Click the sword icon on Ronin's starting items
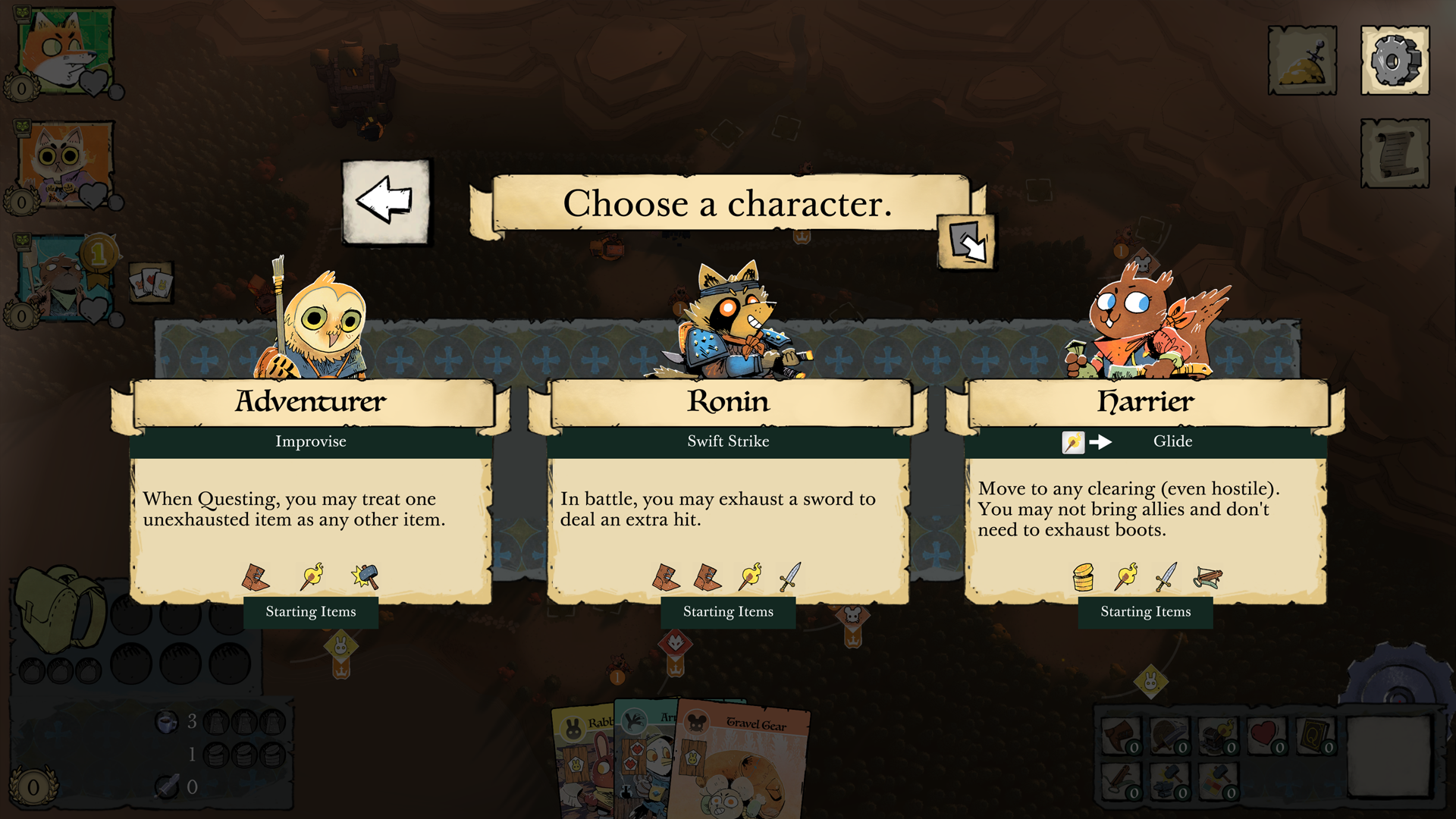The image size is (1456, 819). 790,576
